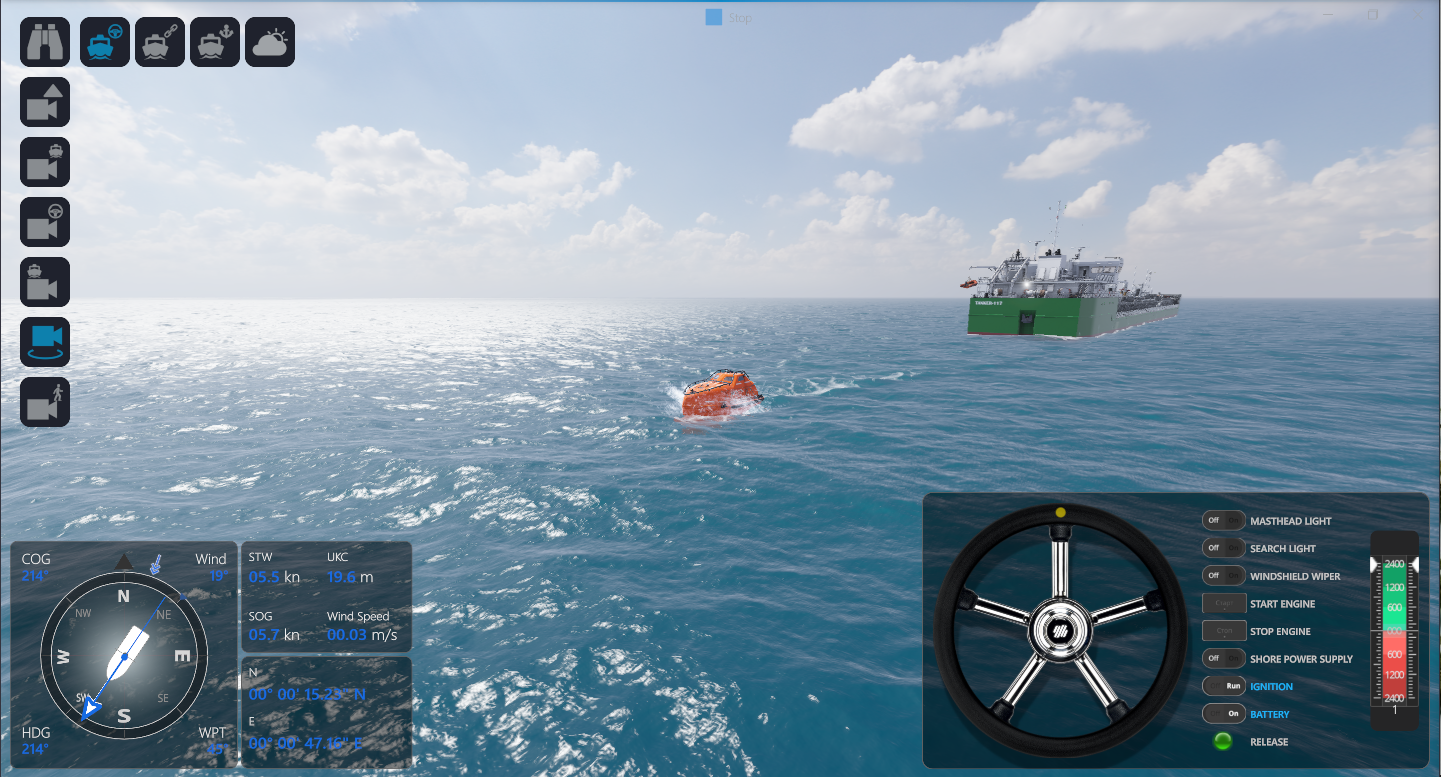
Task: Click the engine throttle RPM gauge
Action: click(1394, 631)
